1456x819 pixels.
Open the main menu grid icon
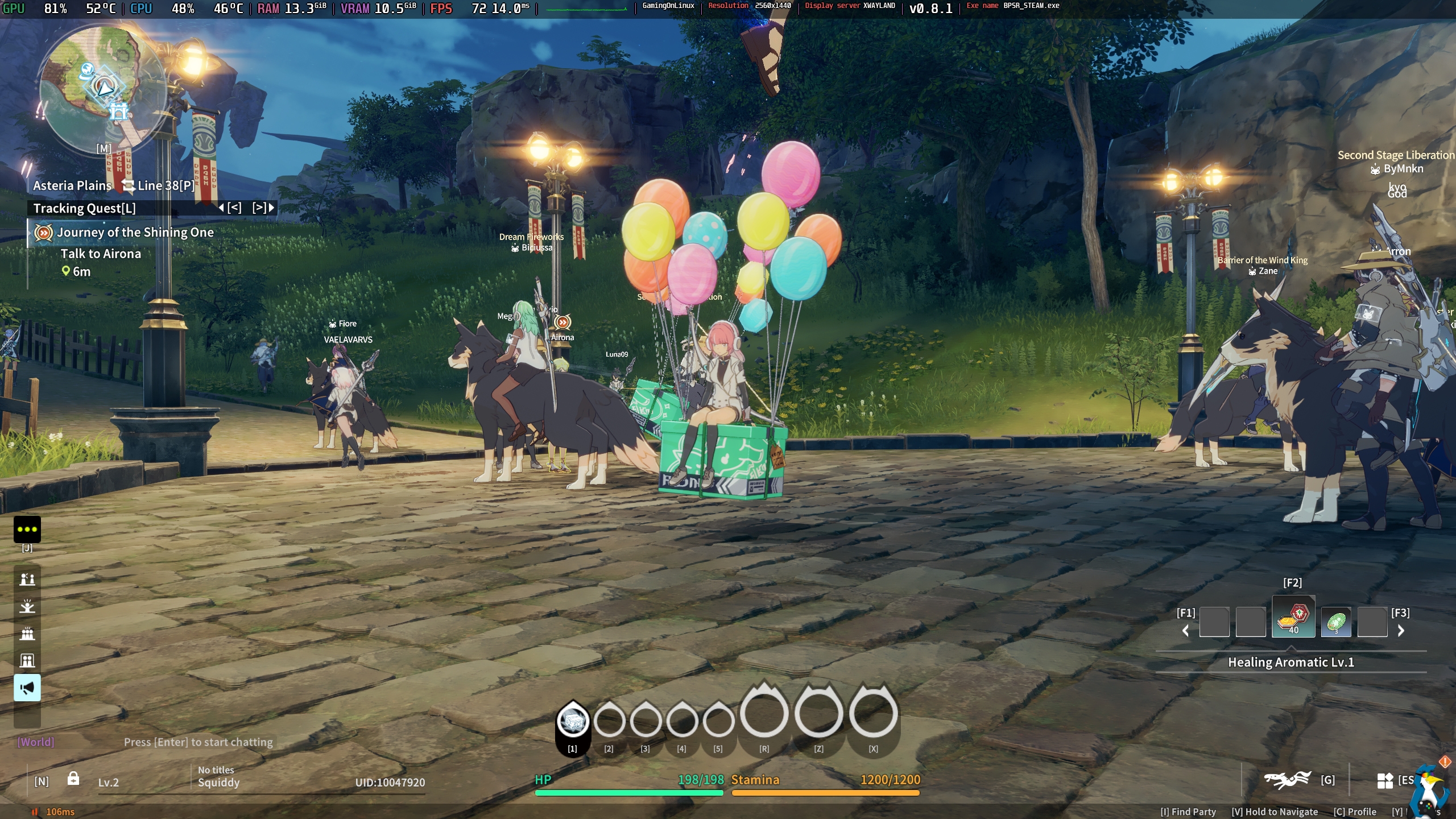tap(1385, 780)
